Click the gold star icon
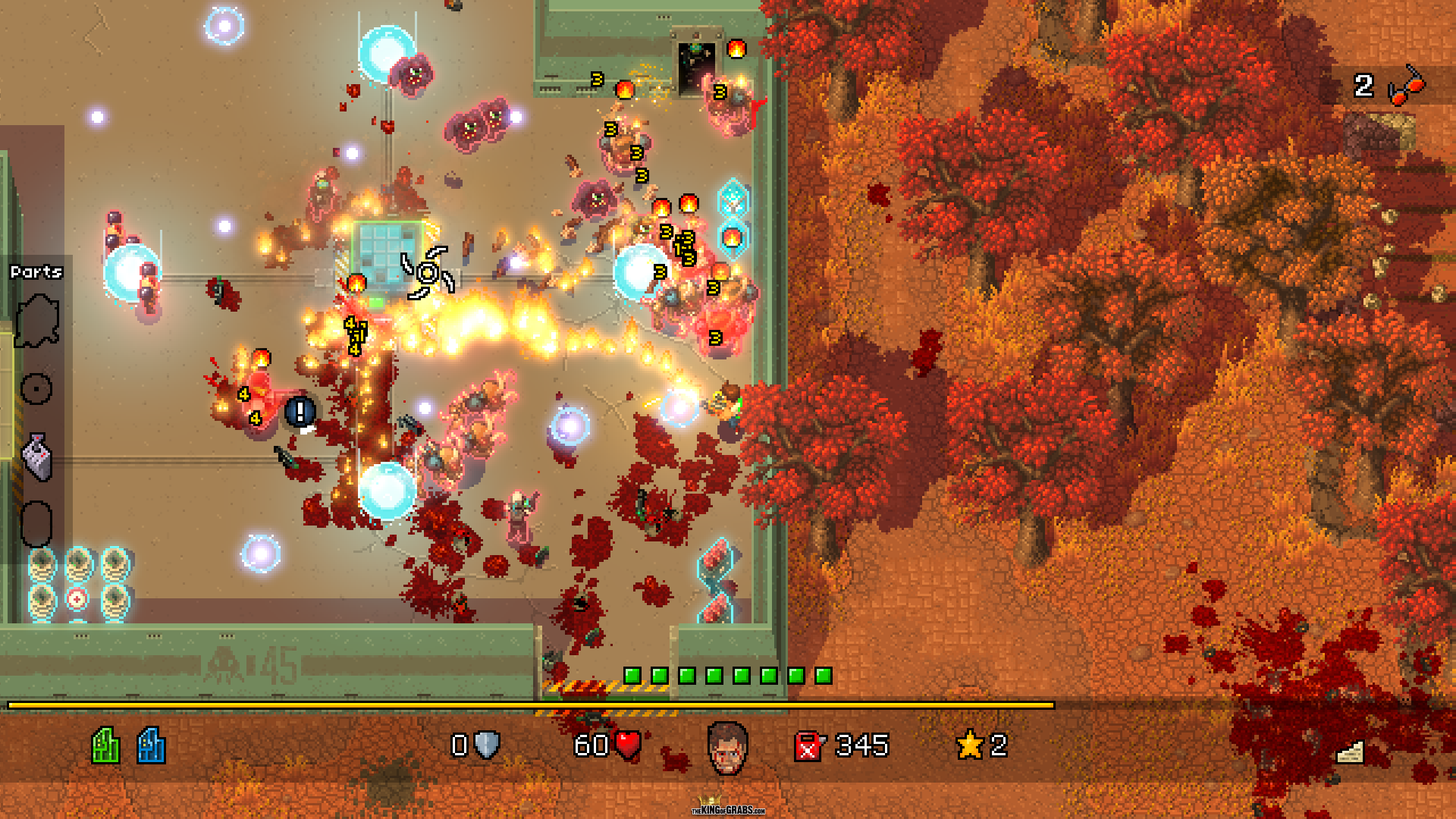 (970, 745)
